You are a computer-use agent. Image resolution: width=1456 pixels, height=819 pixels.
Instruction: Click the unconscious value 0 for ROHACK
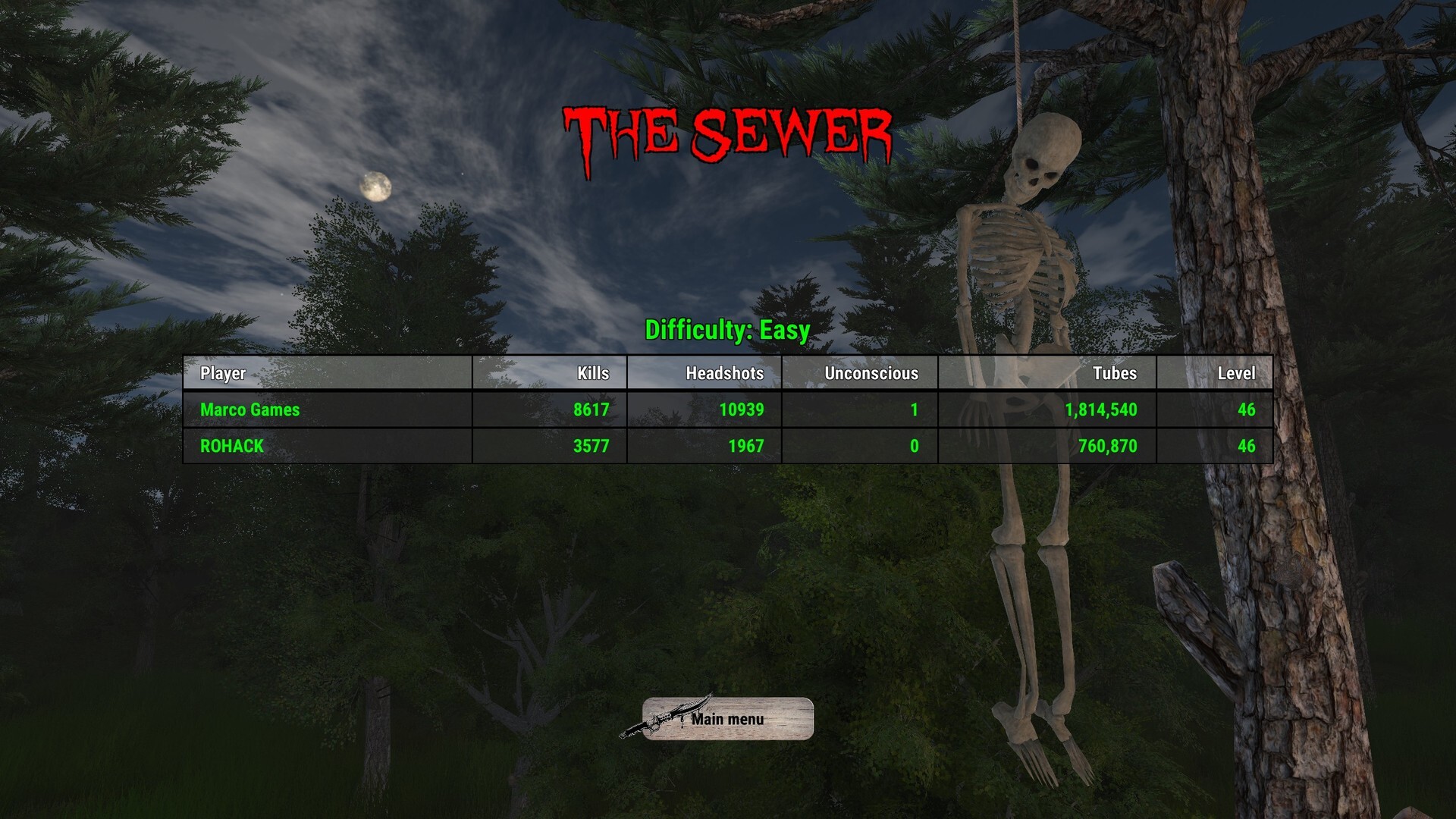914,447
